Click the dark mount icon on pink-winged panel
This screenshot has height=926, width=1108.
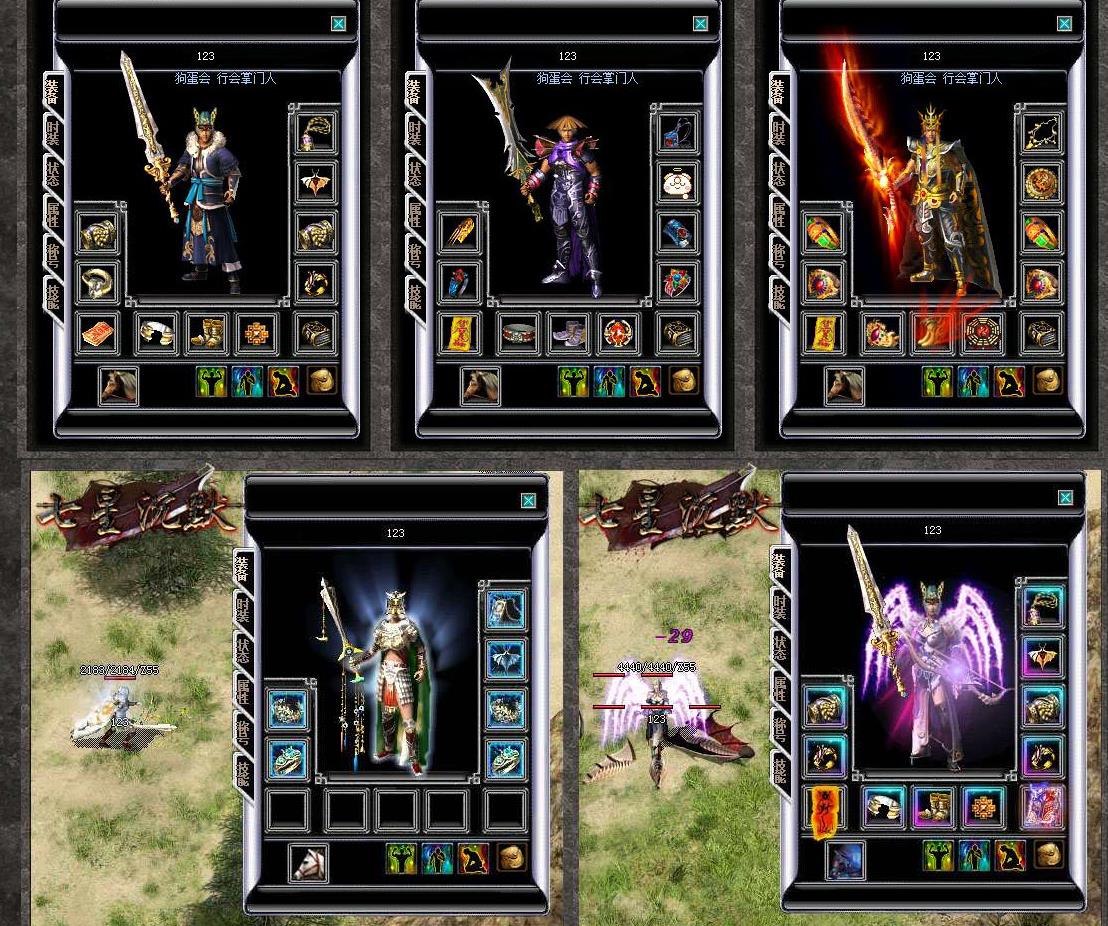845,860
